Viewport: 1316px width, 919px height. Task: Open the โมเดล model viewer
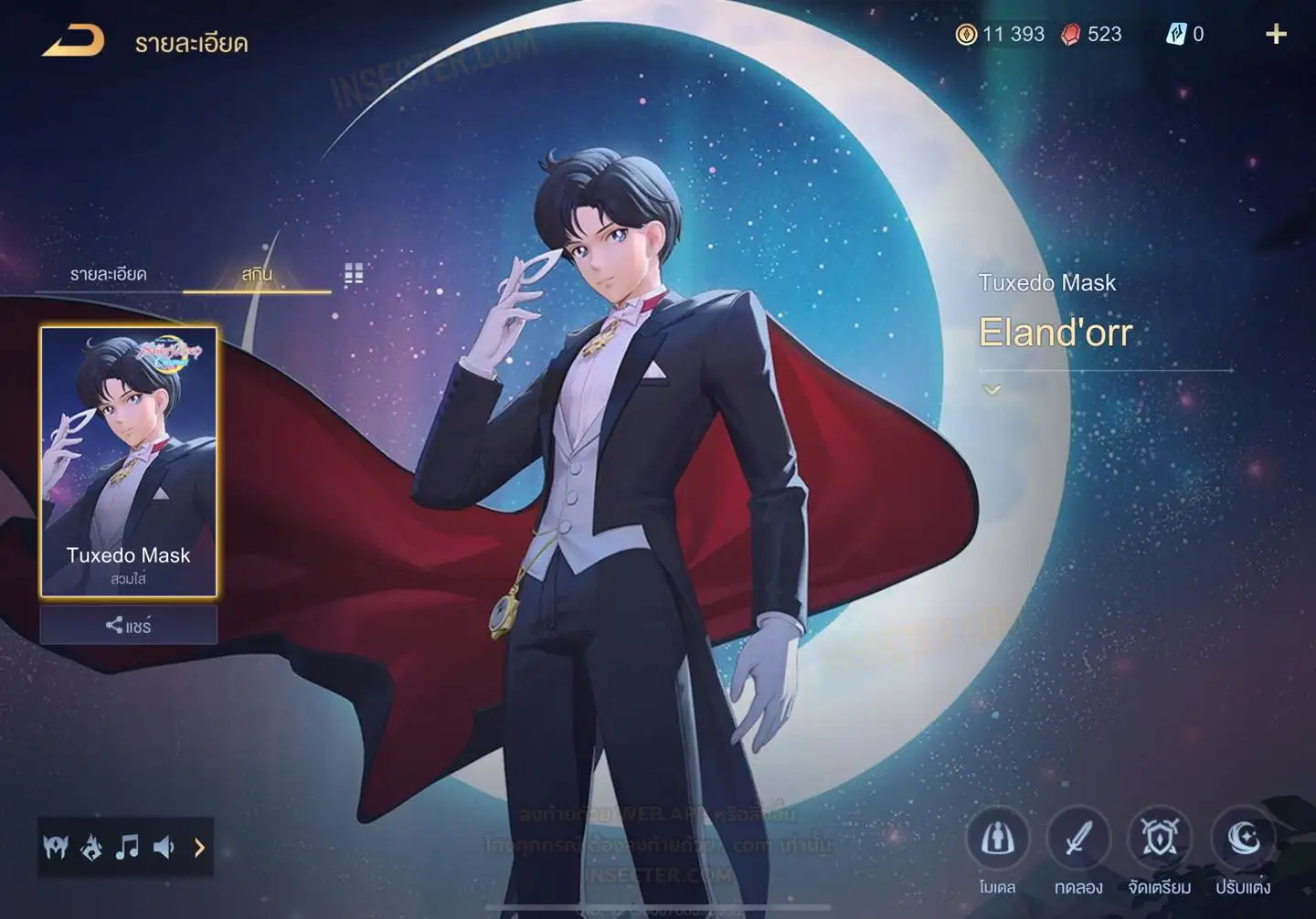997,839
